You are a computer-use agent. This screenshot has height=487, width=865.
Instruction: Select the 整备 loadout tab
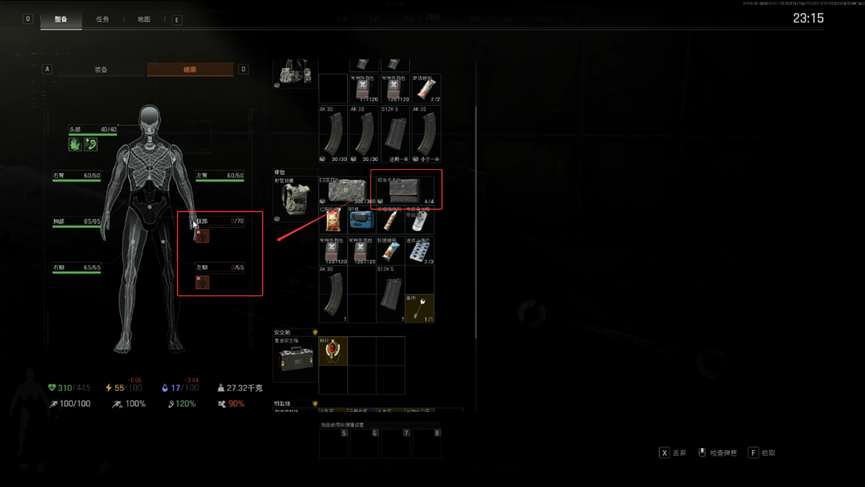pyautogui.click(x=61, y=19)
